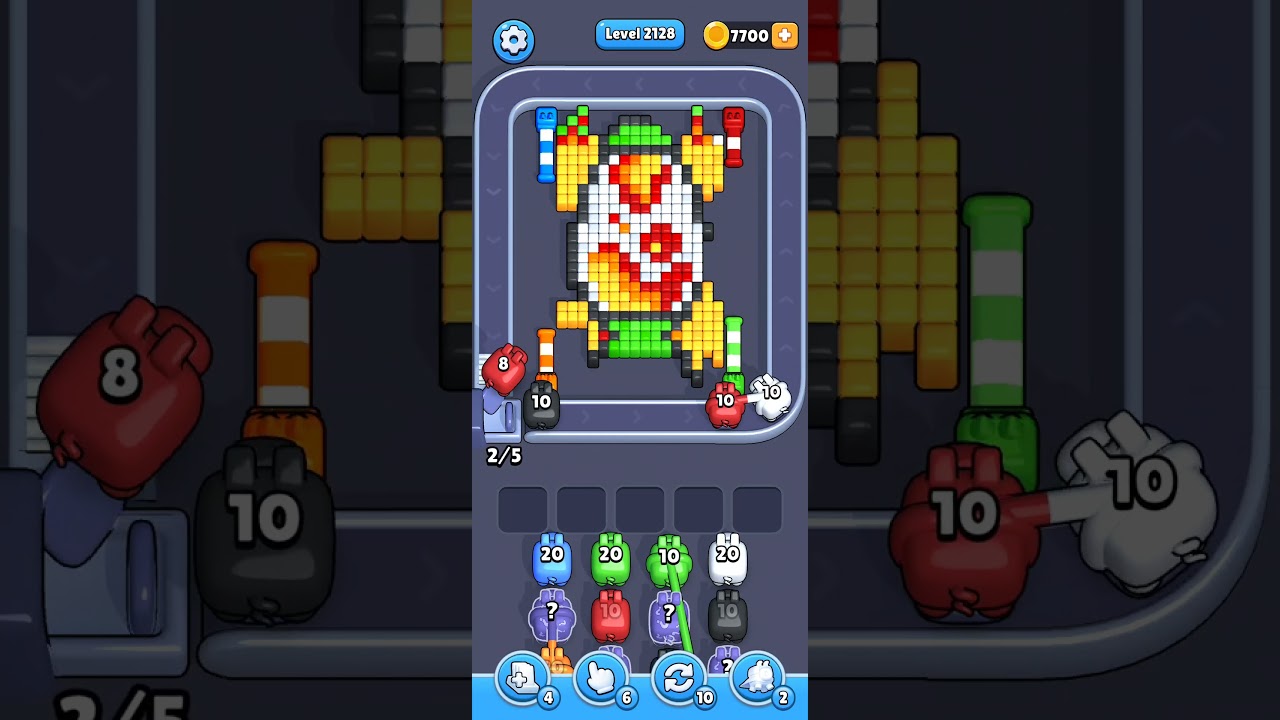The width and height of the screenshot is (1280, 720).
Task: Activate the white fist booster showing 2
Action: pos(757,678)
